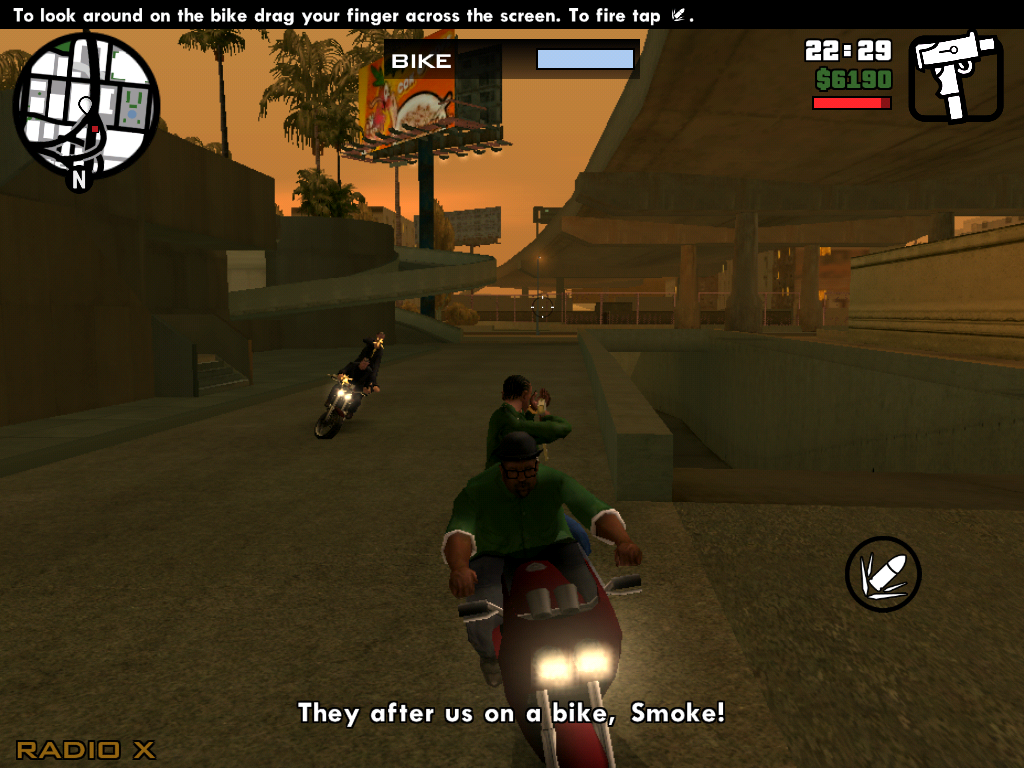Tap the Radio X station label
Viewport: 1024px width, 768px height.
[x=86, y=749]
